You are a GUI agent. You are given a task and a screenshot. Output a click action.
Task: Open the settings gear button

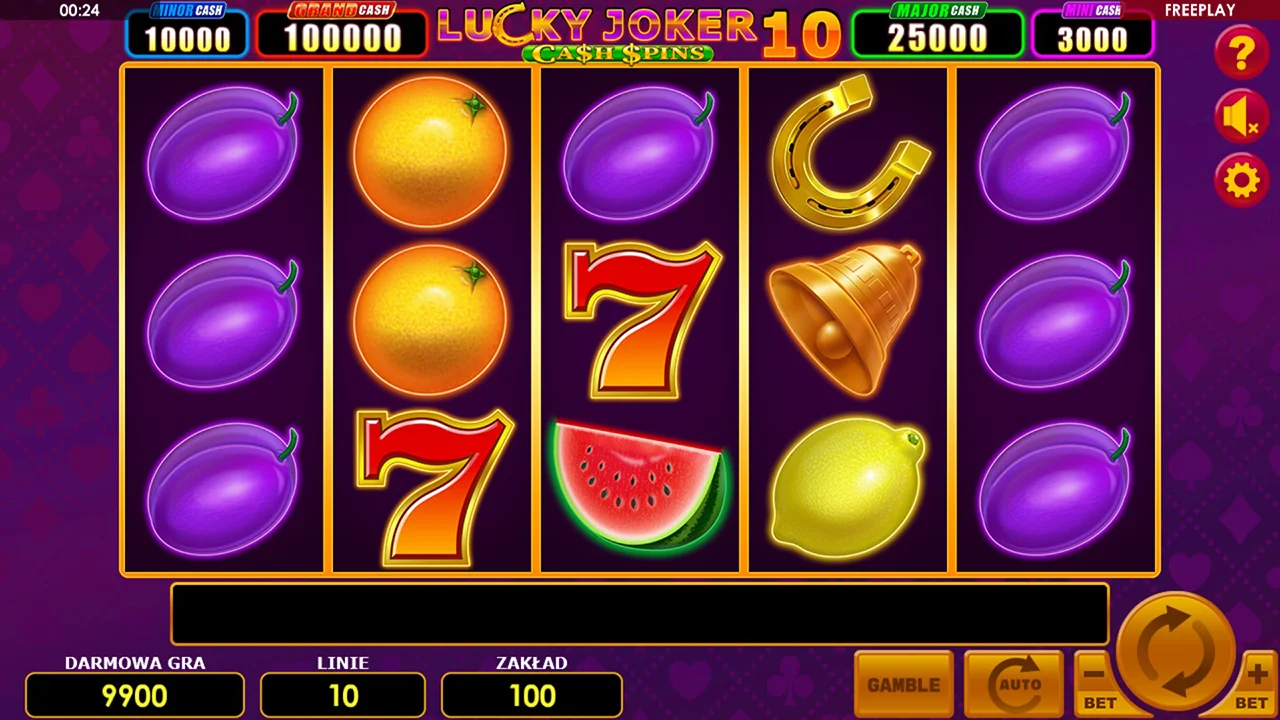pos(1241,181)
